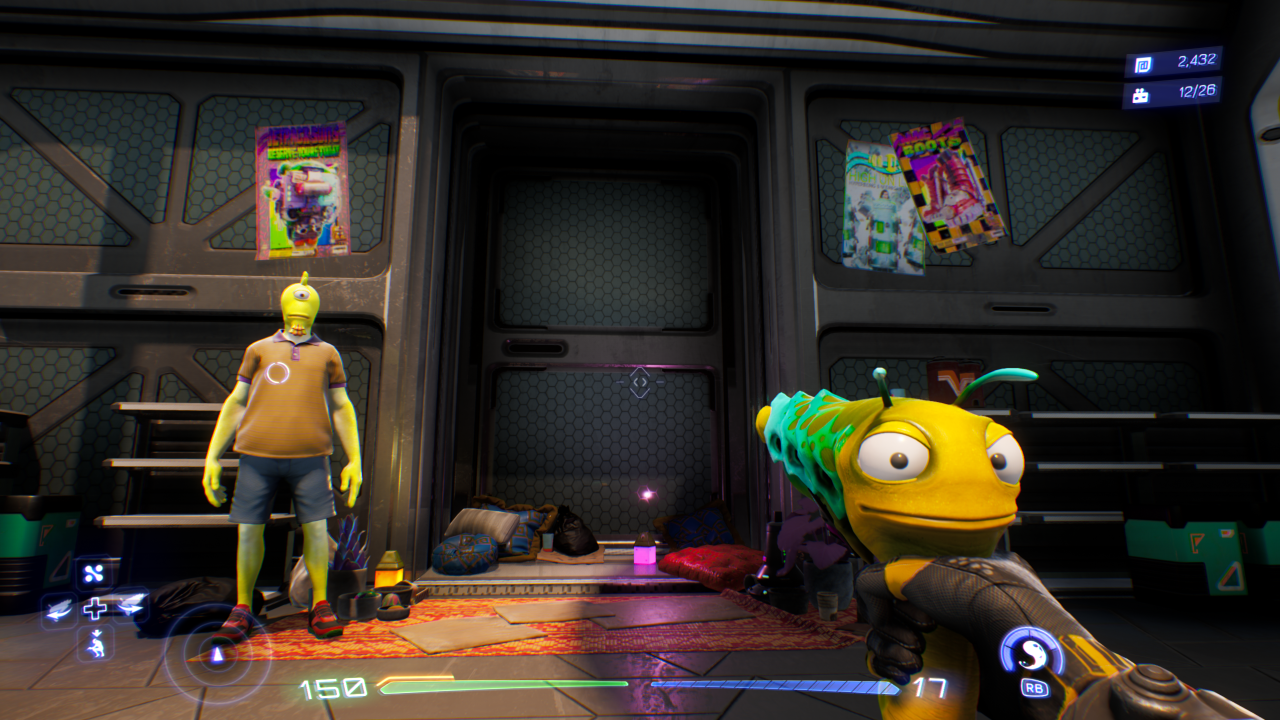Image resolution: width=1280 pixels, height=720 pixels.
Task: Select the left weapon-swap arrow icon
Action: coord(58,610)
